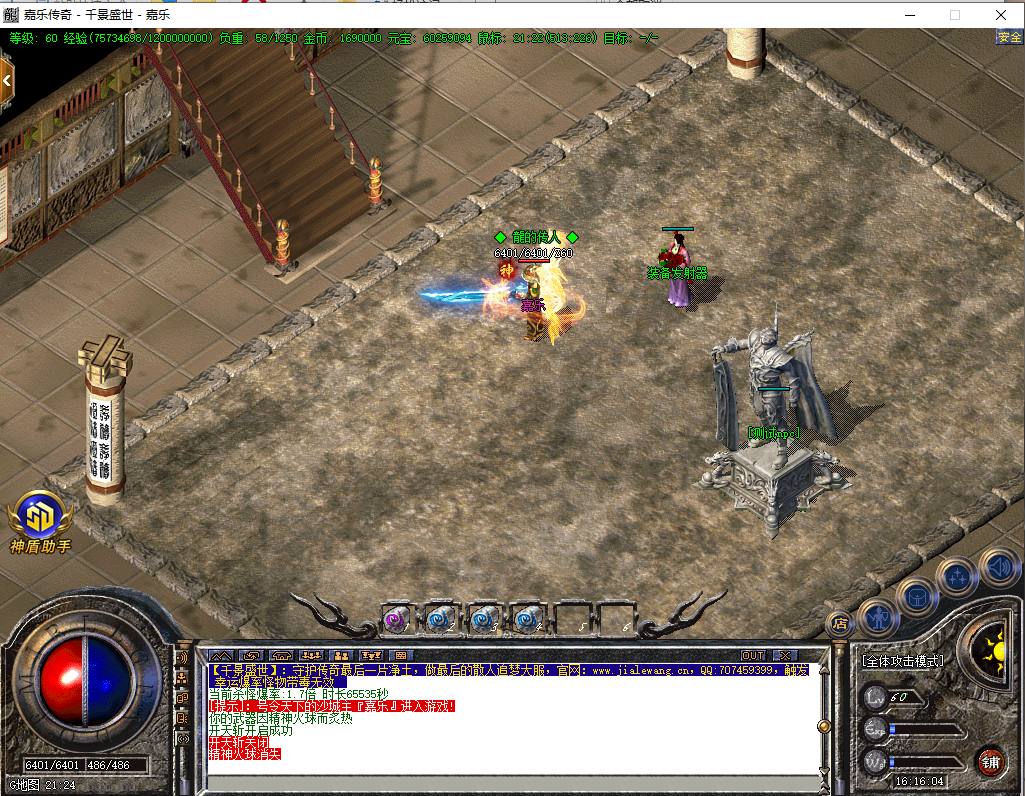
Task: Open the 店 shop button
Action: [x=840, y=623]
